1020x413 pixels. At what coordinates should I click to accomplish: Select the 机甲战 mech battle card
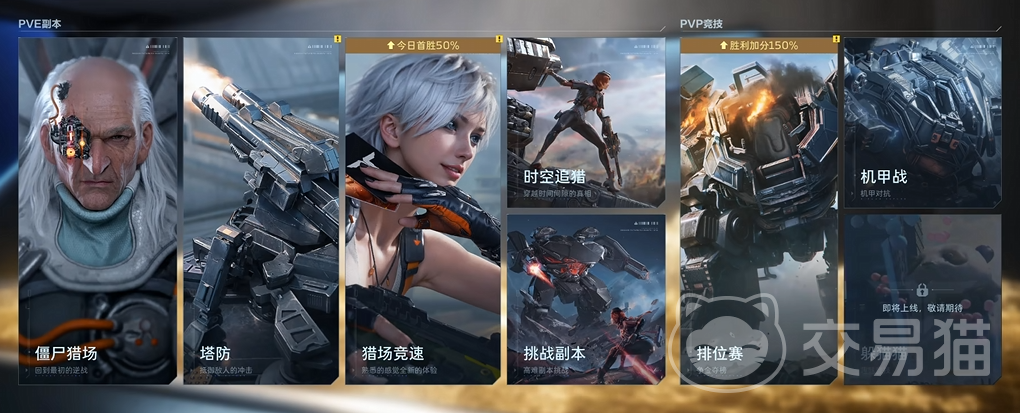[x=921, y=122]
